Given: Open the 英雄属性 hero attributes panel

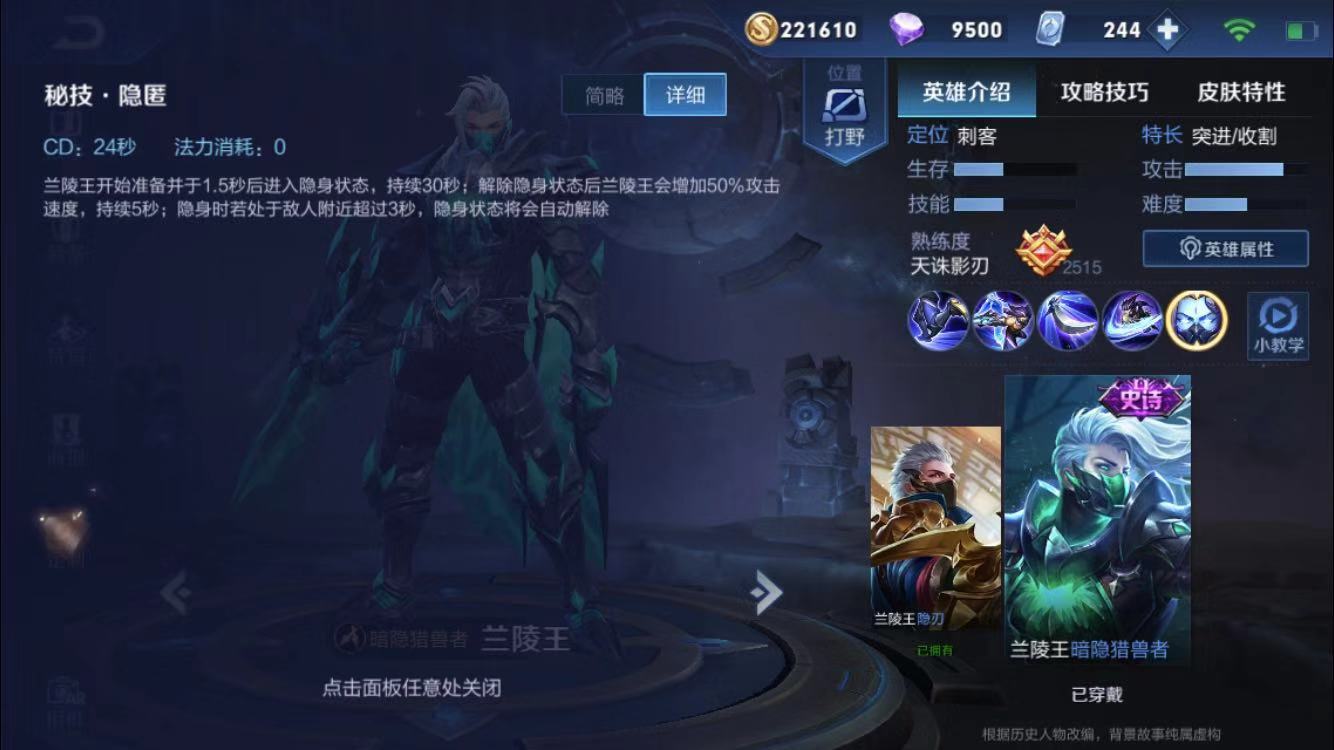Looking at the screenshot, I should [1226, 248].
